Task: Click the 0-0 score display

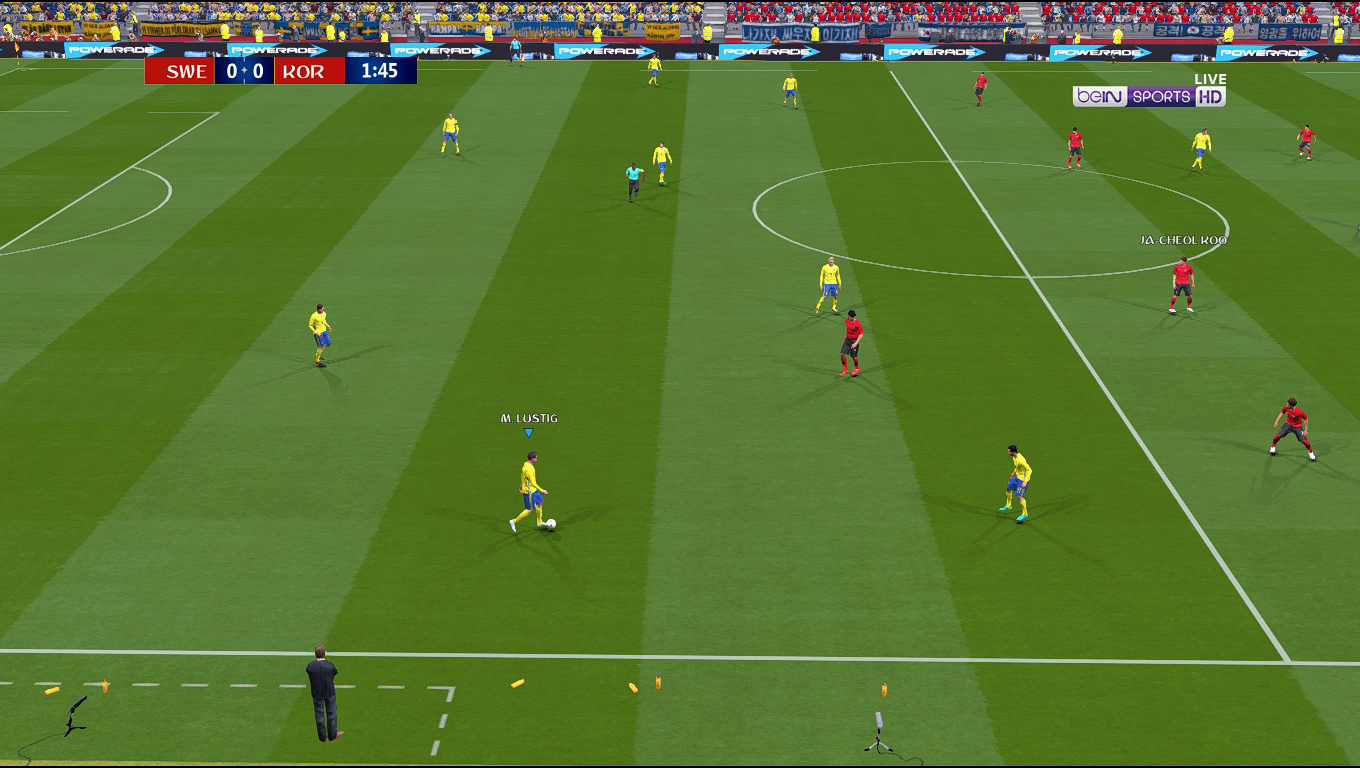Action: (244, 71)
